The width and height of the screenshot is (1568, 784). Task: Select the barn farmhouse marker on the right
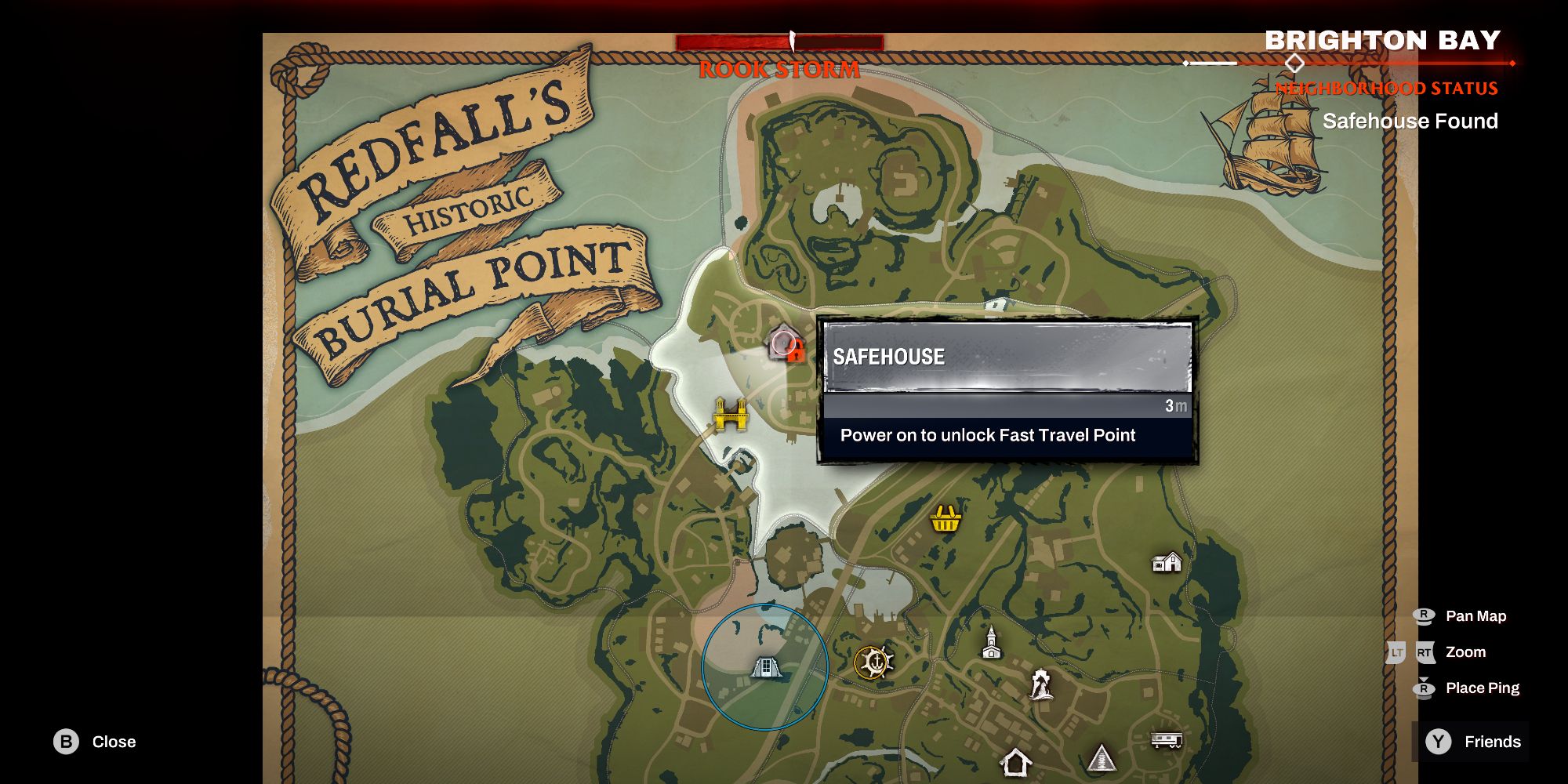[1167, 562]
